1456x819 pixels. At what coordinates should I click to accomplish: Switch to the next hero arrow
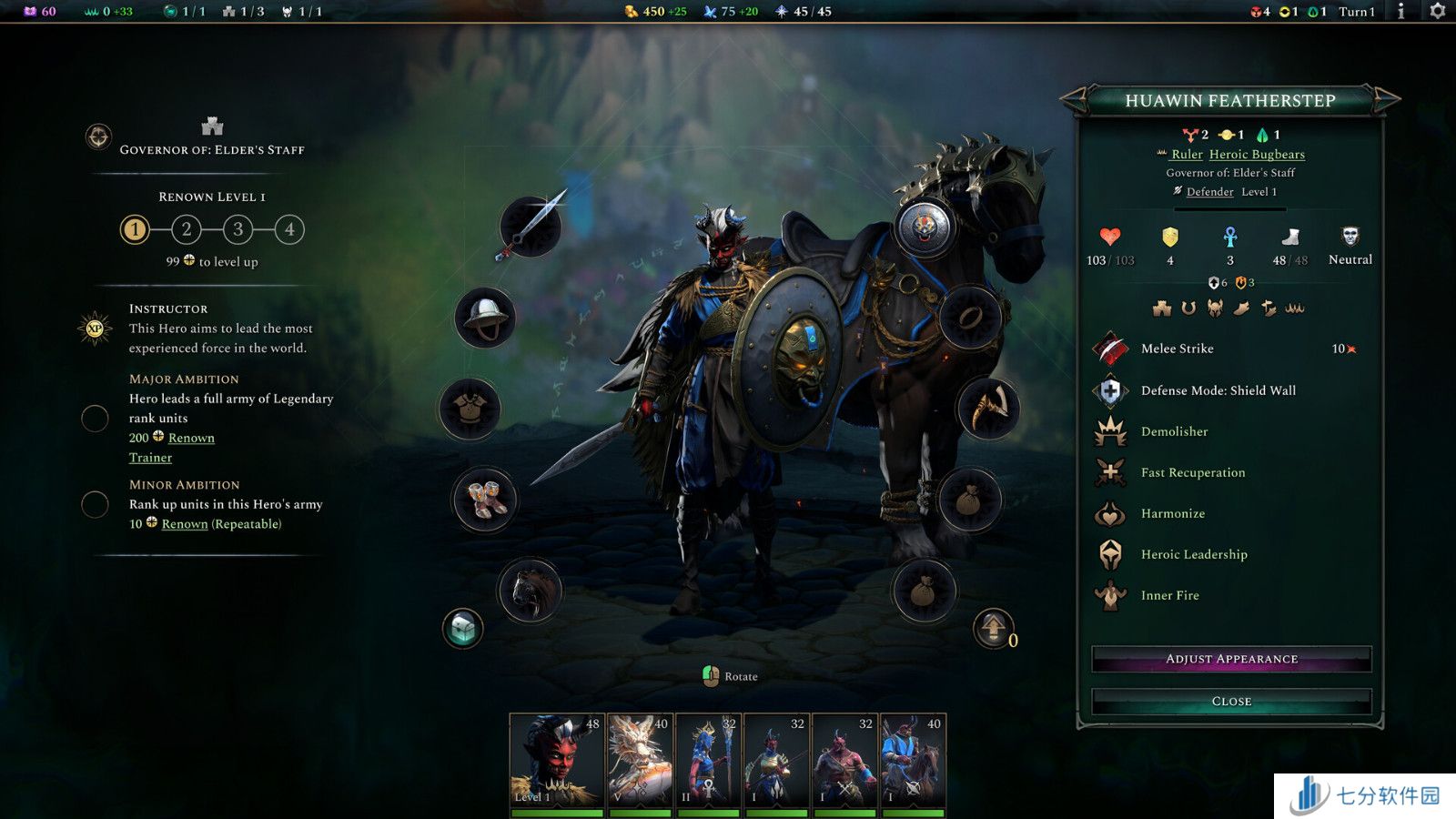click(x=1388, y=99)
